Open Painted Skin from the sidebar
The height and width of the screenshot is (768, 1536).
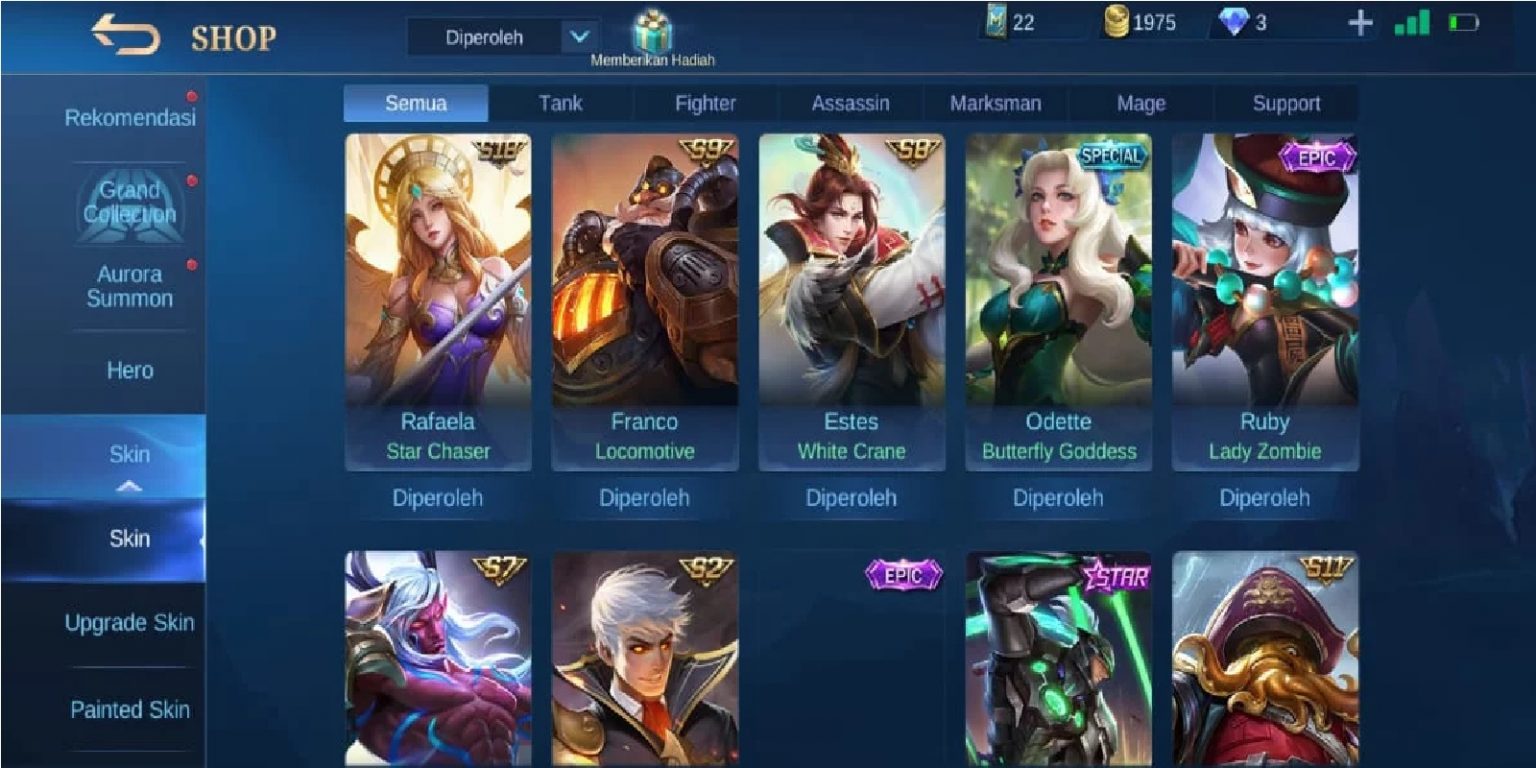[x=131, y=710]
